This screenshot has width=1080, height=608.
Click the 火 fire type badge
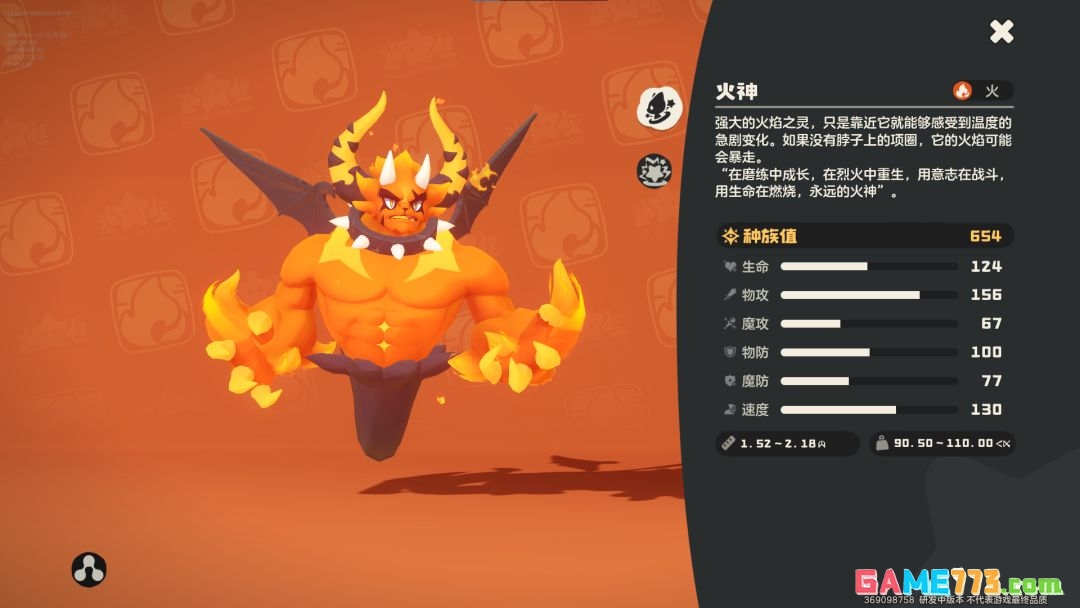pyautogui.click(x=981, y=91)
